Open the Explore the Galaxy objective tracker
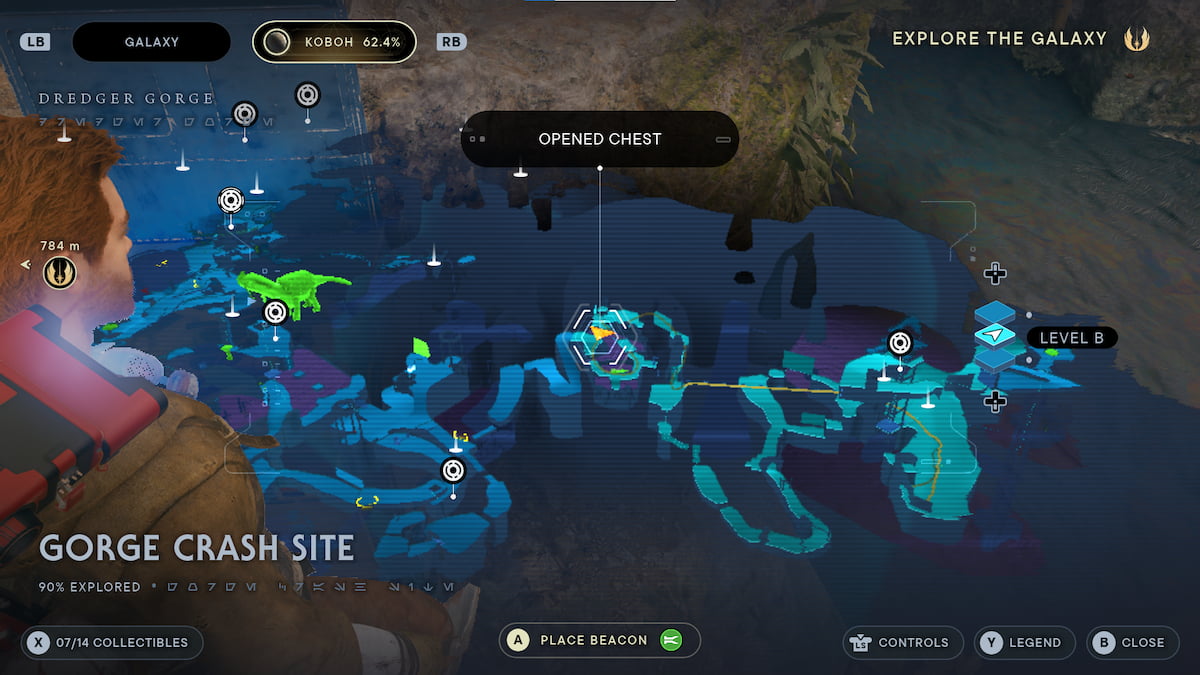1200x675 pixels. 1021,39
